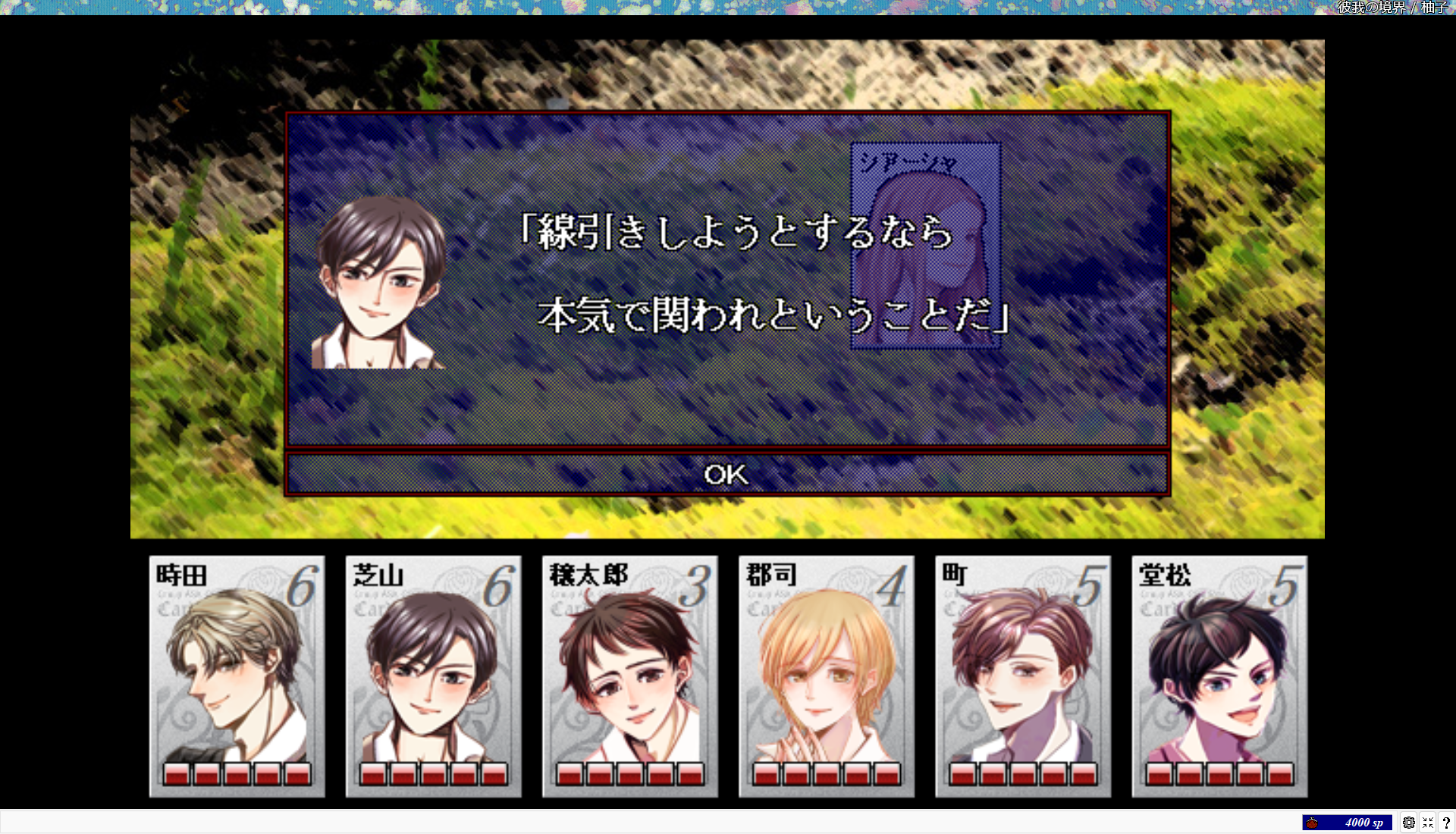Choose the 町 character card
The height and width of the screenshot is (834, 1456).
[1022, 676]
